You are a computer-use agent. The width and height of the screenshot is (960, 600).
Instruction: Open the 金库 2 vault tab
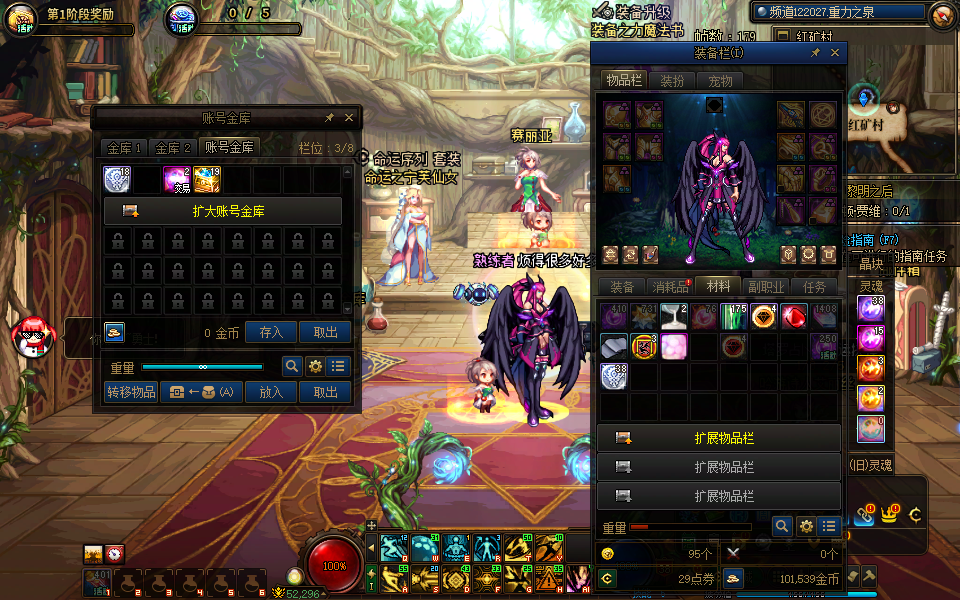tap(174, 148)
